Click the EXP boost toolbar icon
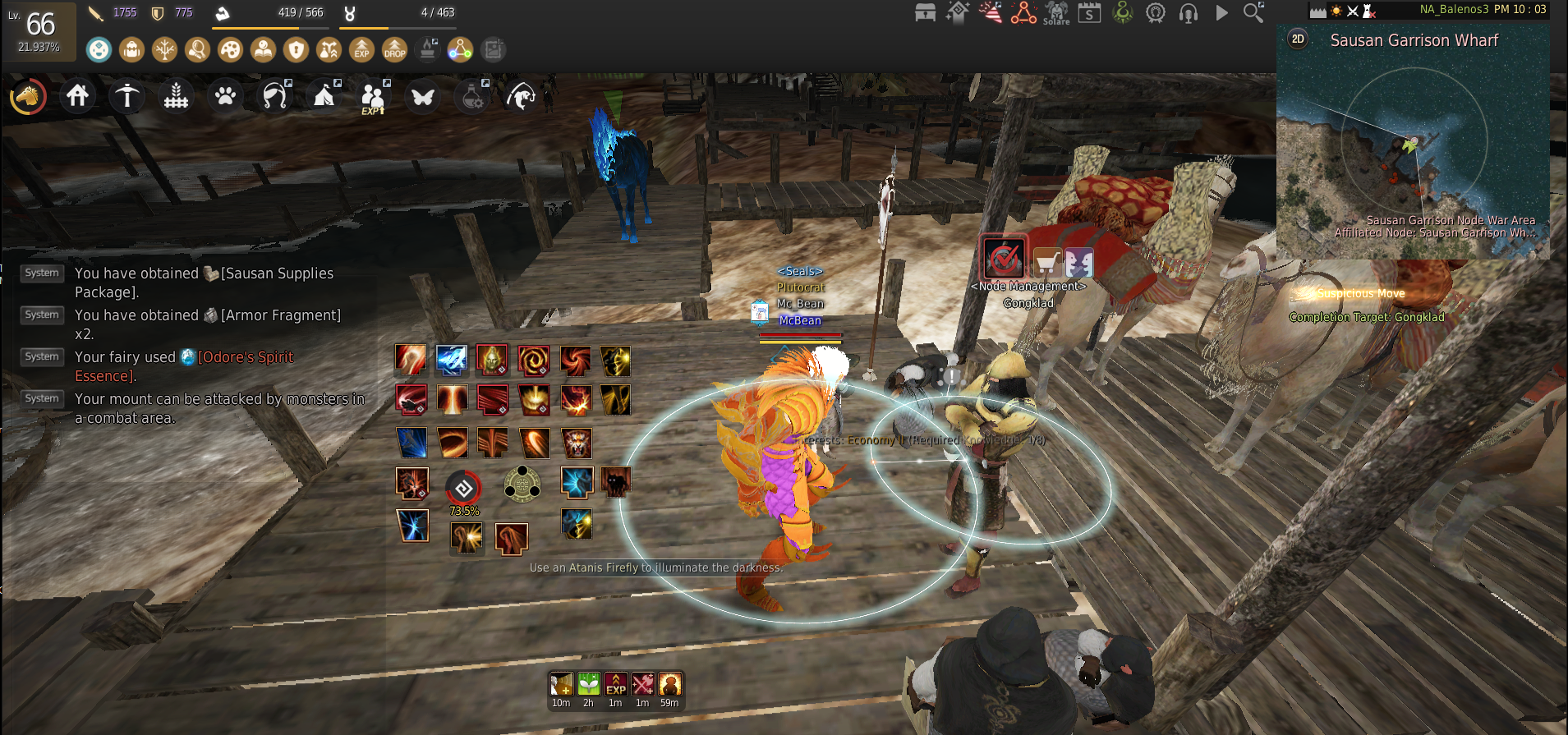The width and height of the screenshot is (1568, 735). pos(362,50)
